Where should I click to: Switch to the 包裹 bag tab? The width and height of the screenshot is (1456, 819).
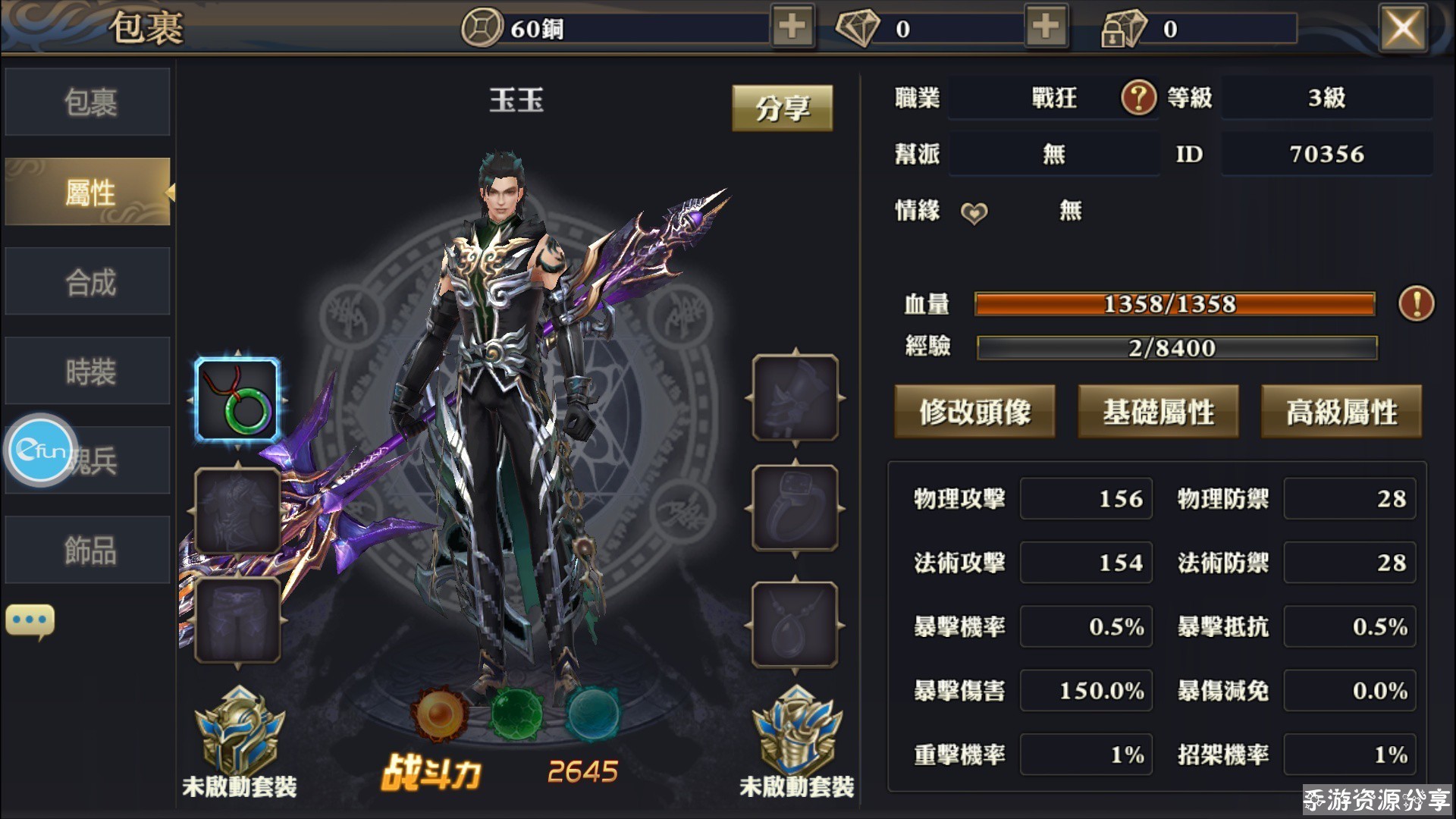(x=88, y=102)
